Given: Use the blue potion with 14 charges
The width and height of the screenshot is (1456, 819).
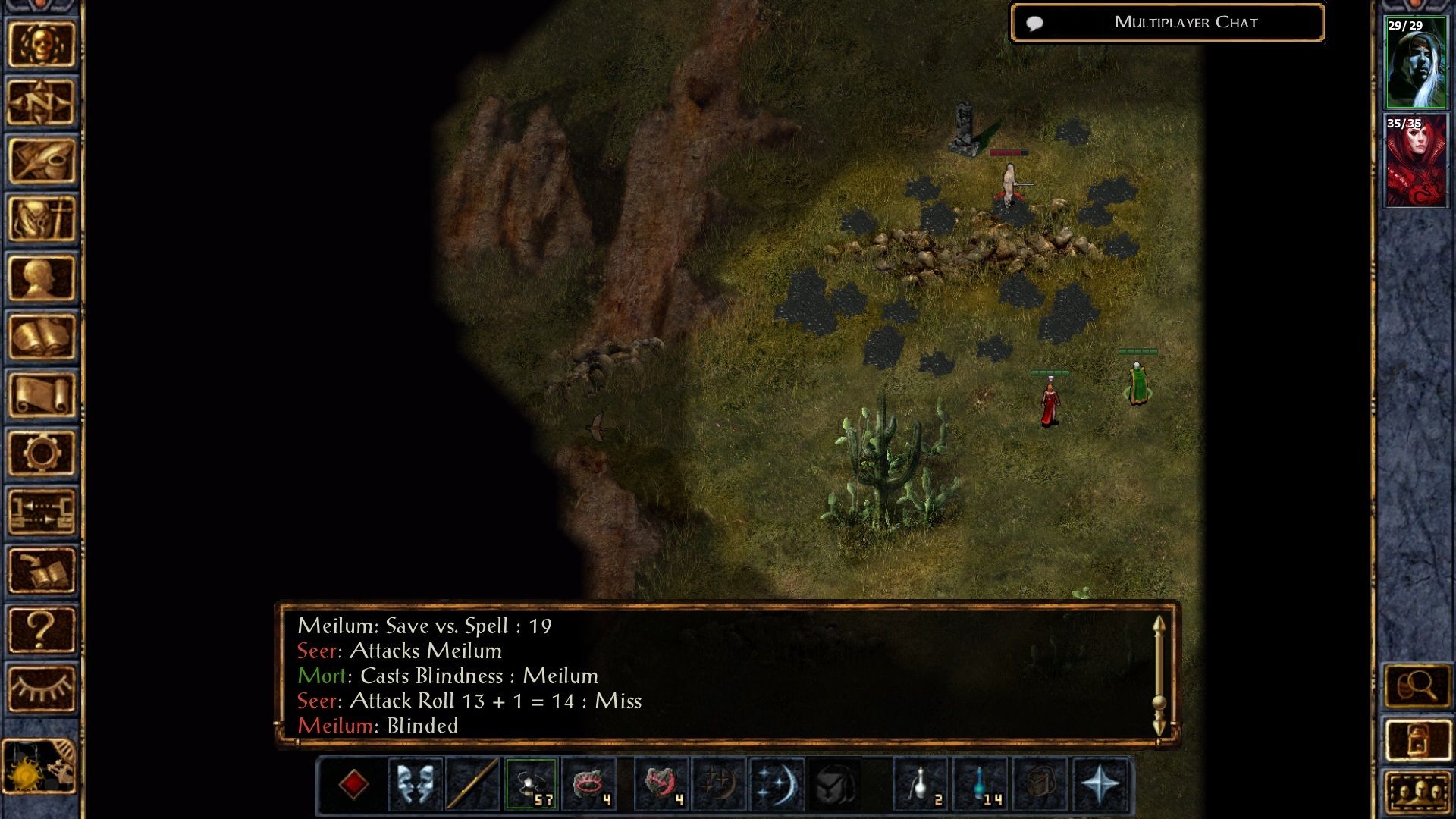Looking at the screenshot, I should [x=980, y=785].
